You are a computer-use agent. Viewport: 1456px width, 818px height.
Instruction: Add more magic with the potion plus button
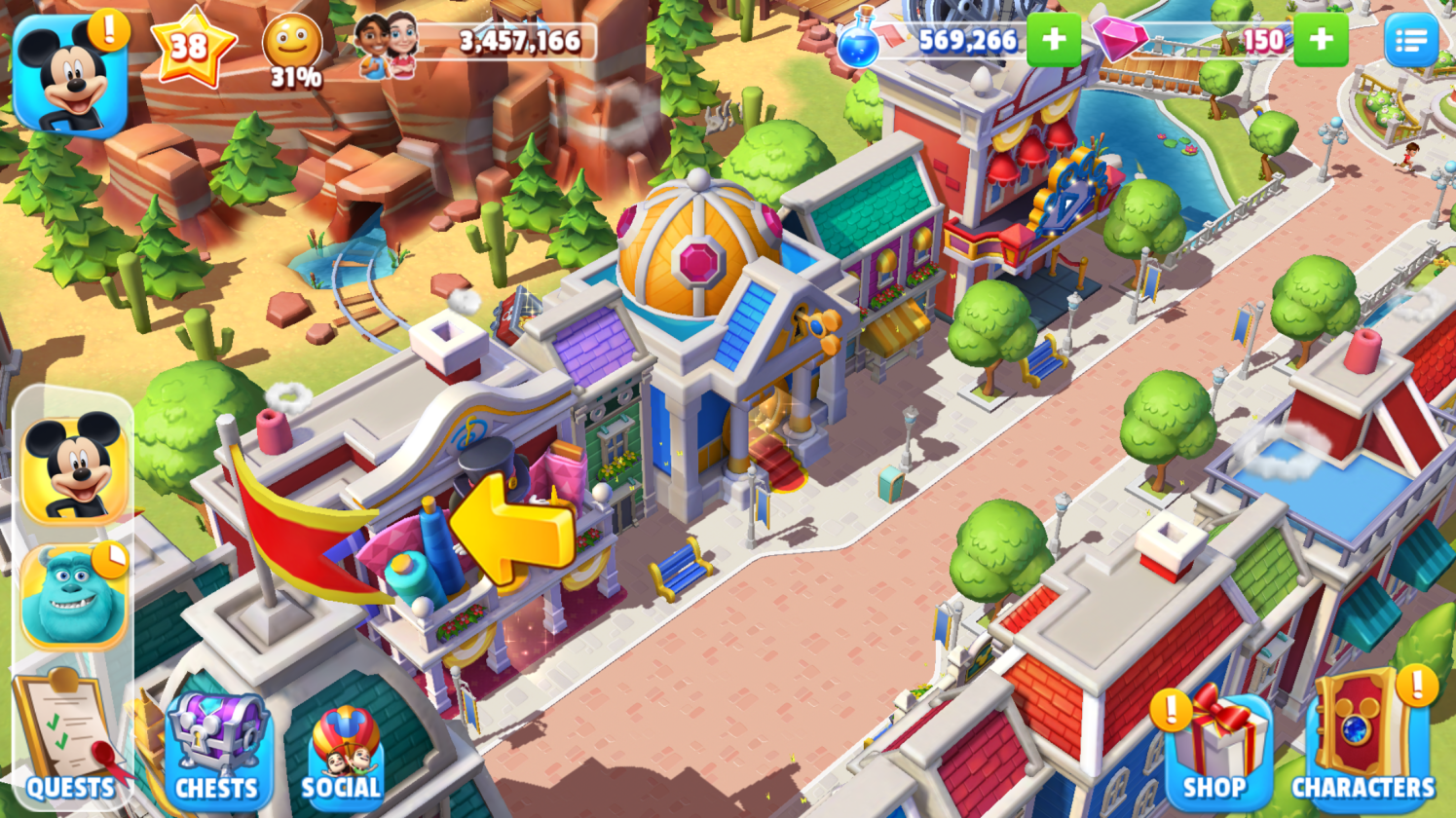pos(1053,40)
